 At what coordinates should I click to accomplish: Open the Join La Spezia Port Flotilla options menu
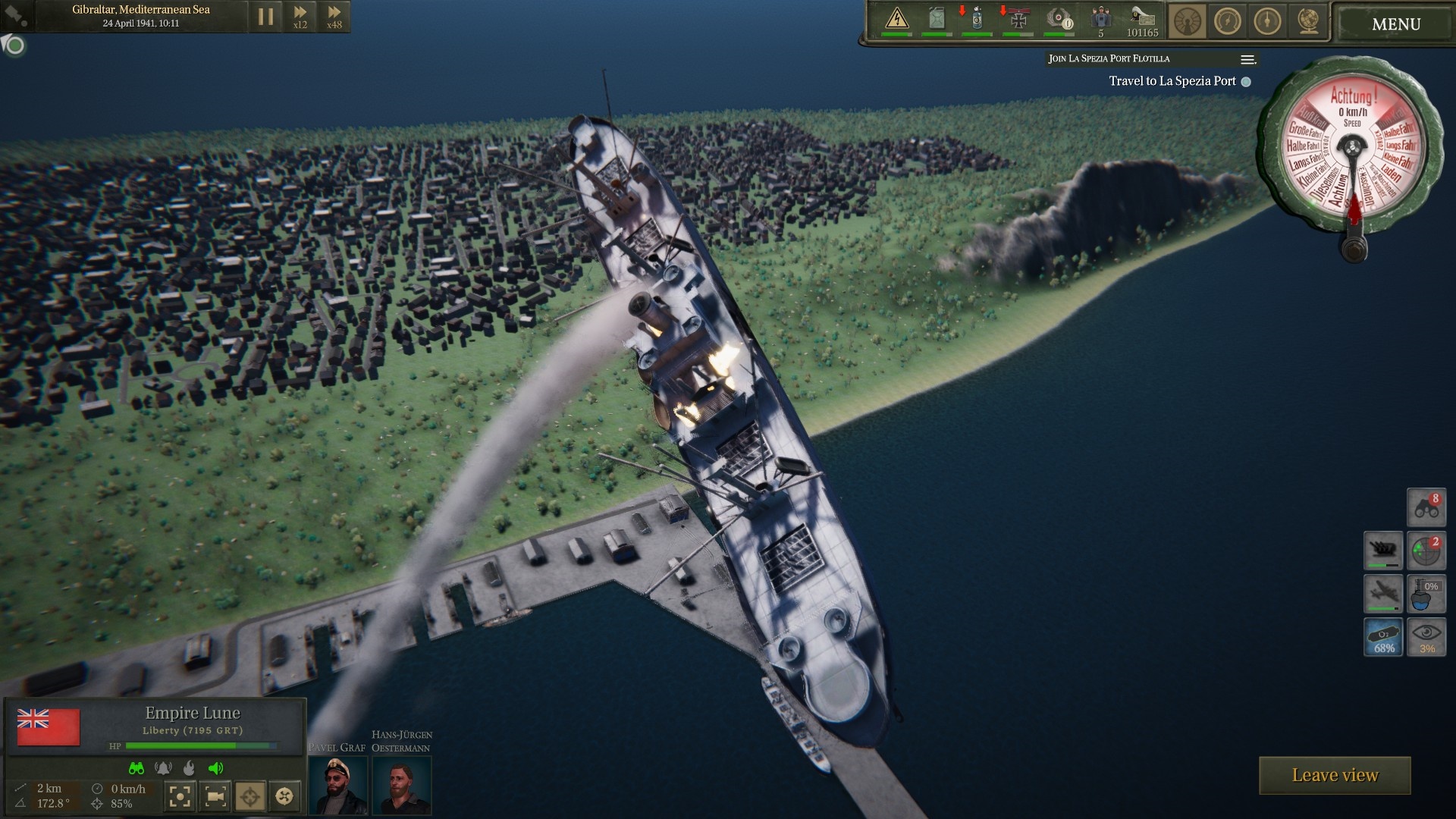tap(1246, 59)
